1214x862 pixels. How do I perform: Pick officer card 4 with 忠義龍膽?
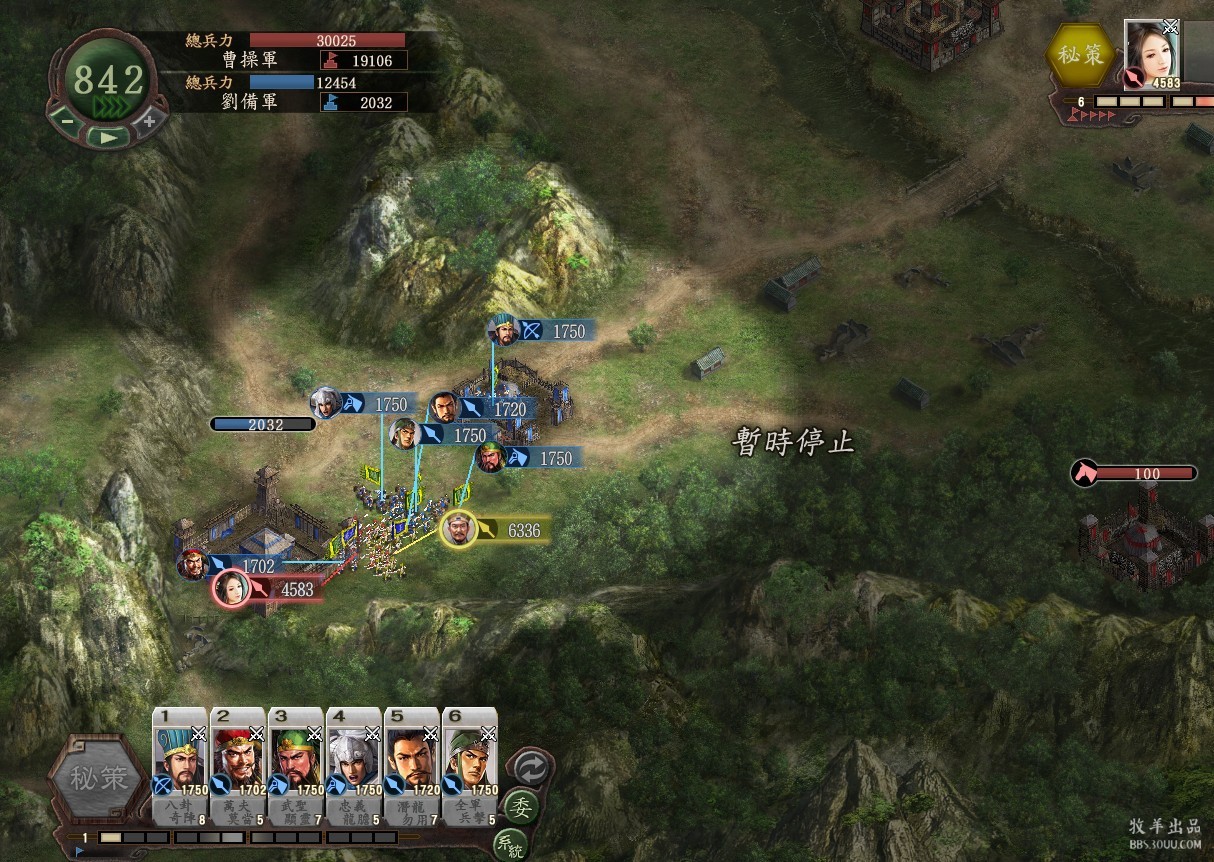(x=355, y=766)
